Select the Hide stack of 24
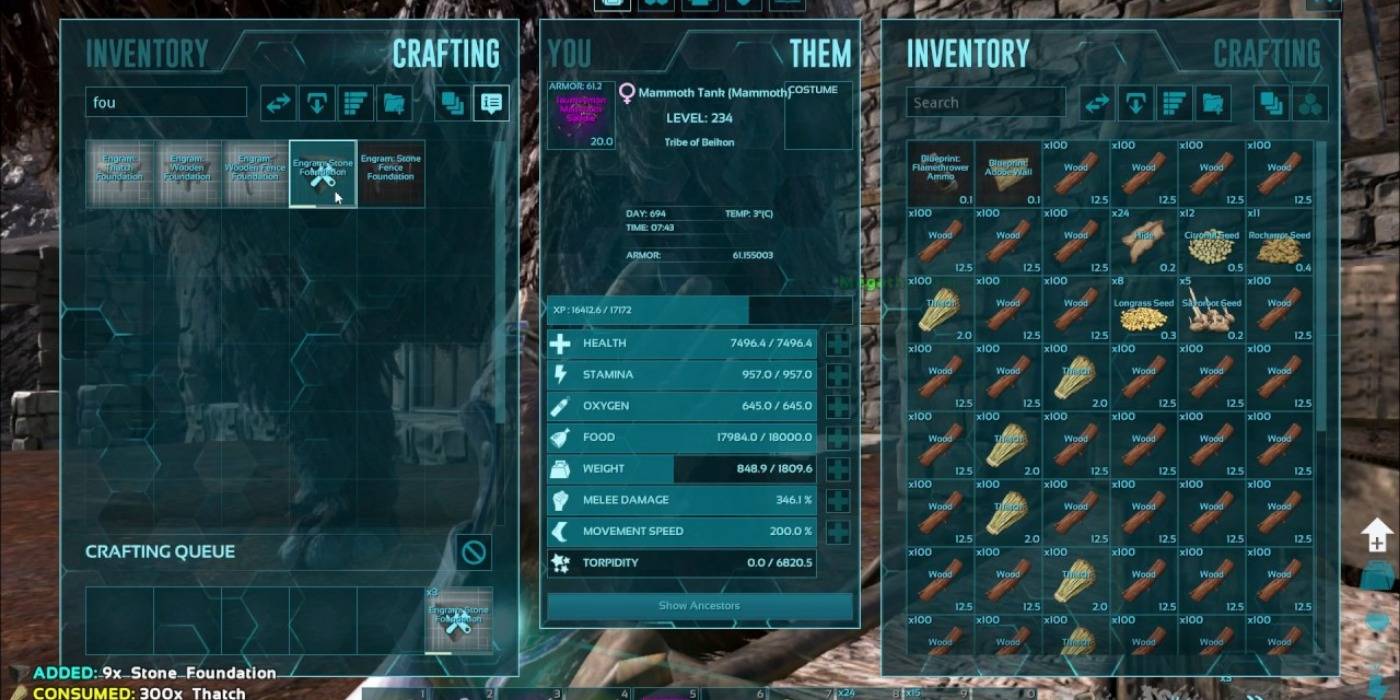 pyautogui.click(x=1144, y=241)
